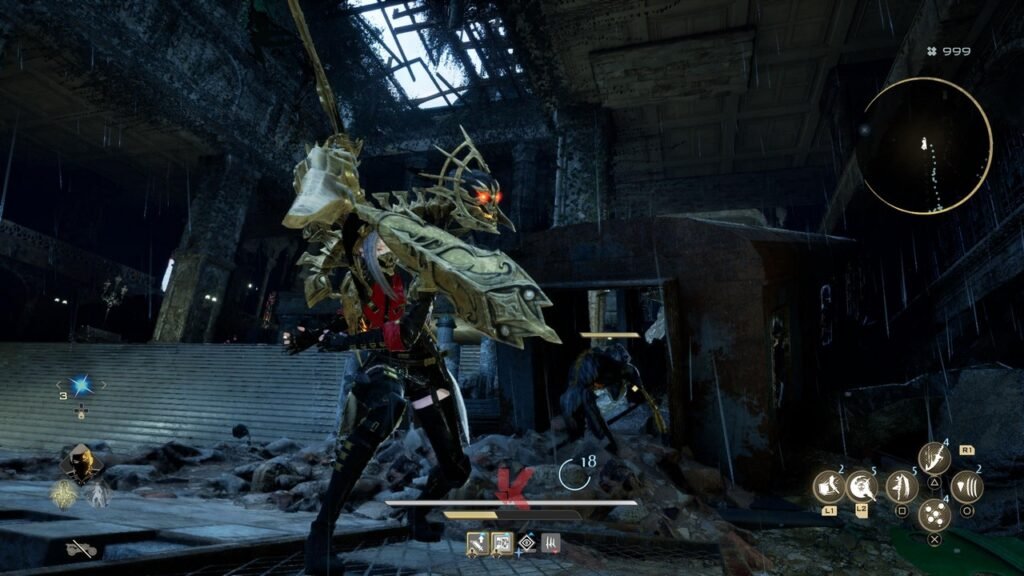Viewport: 1024px width, 576px height.
Task: Trigger the triangle sword gift icon
Action: click(934, 458)
